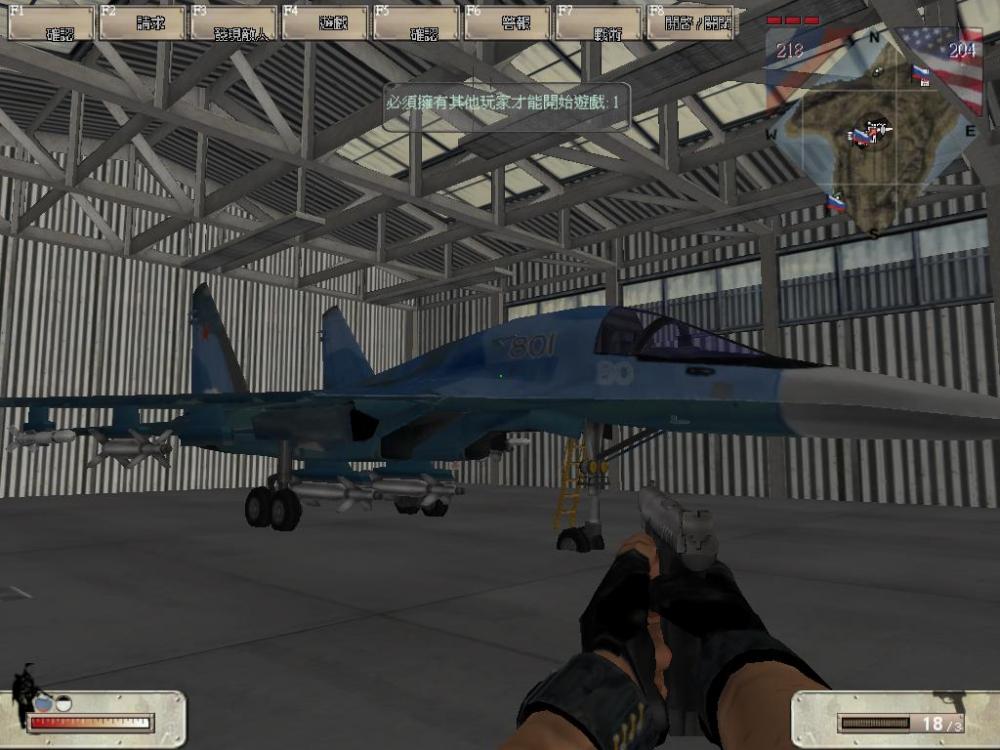Select the F3 發現敵人 radio menu
This screenshot has height=750, width=1000.
[x=234, y=23]
